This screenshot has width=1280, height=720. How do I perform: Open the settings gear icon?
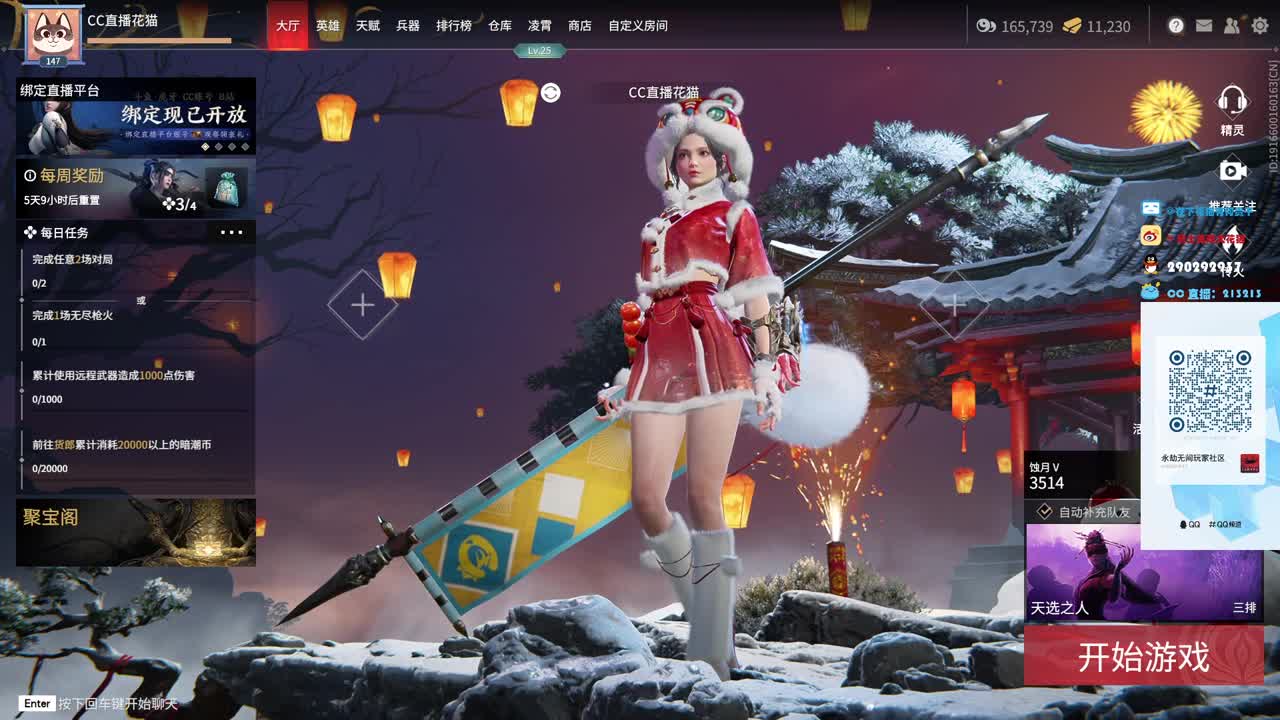(1260, 24)
